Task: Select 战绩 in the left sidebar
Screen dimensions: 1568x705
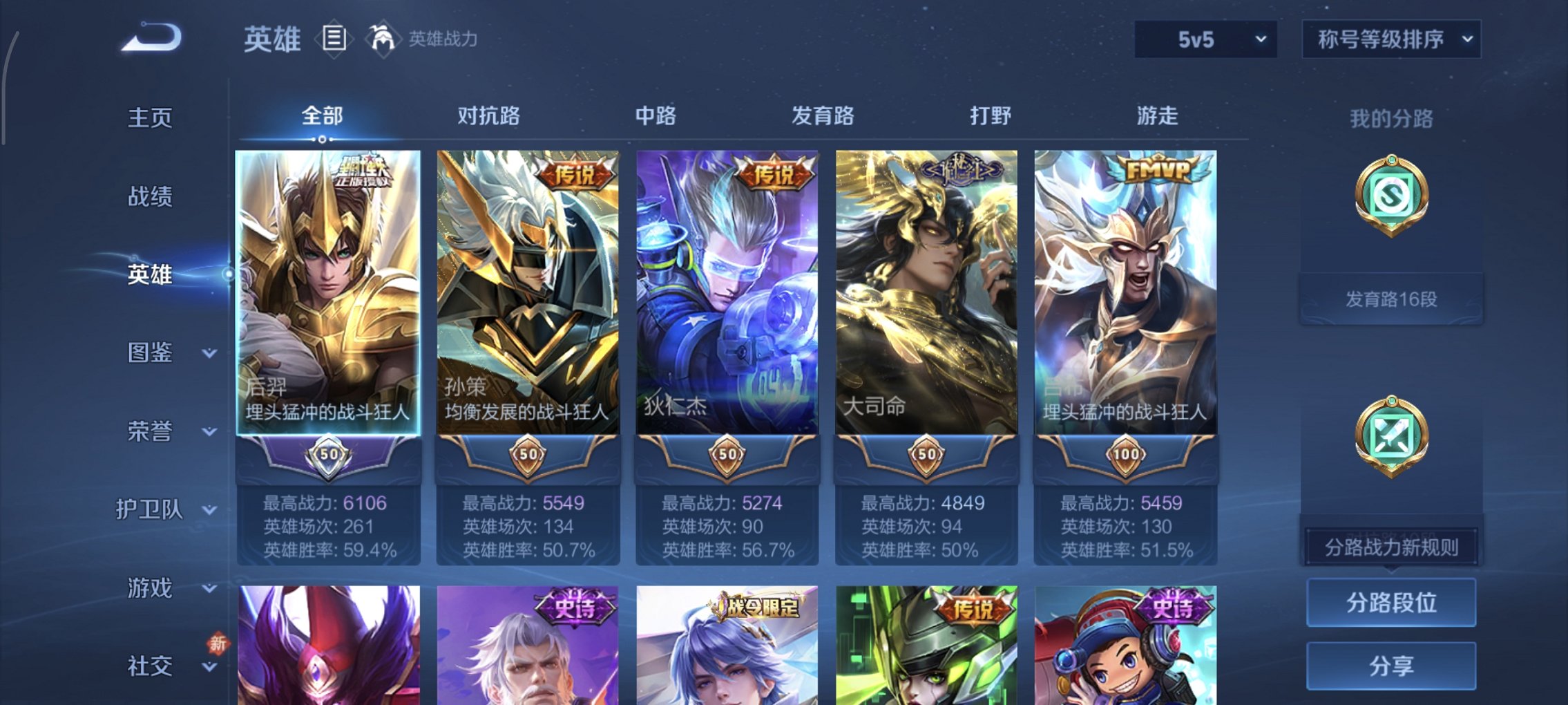Action: click(x=151, y=196)
